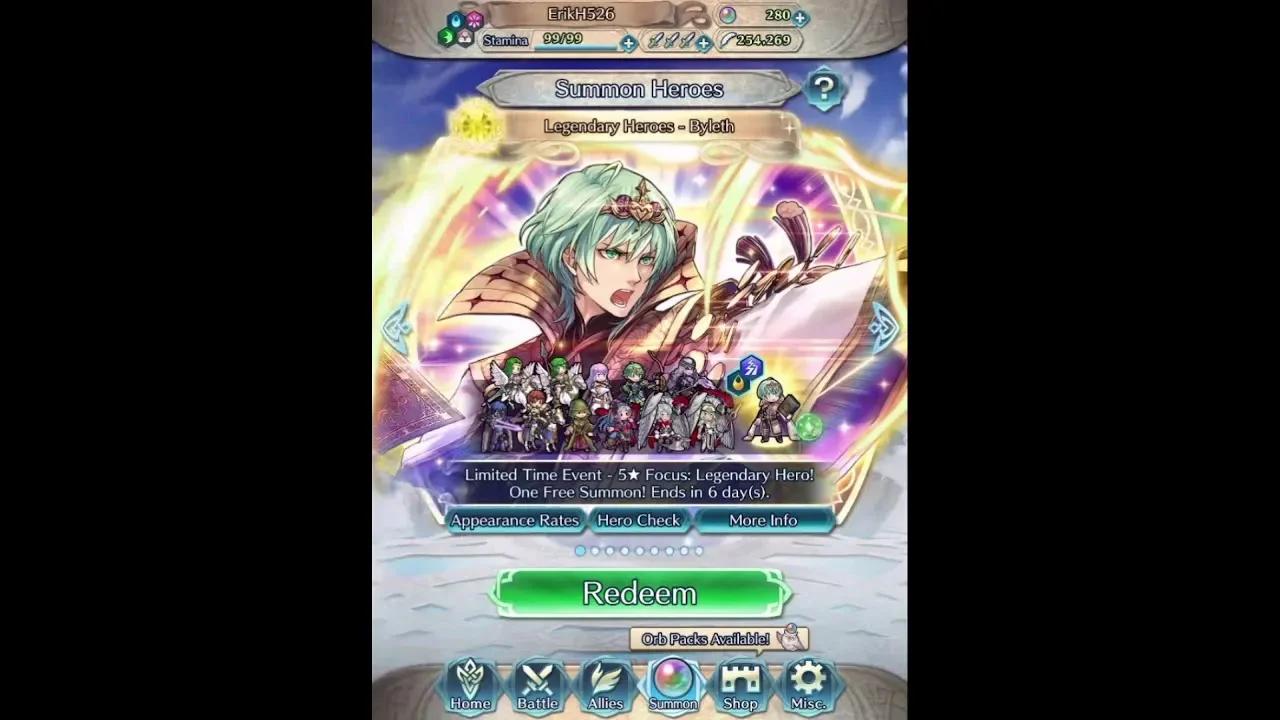1280x720 pixels.
Task: Tap the Orb Packs Available banner
Action: [714, 638]
